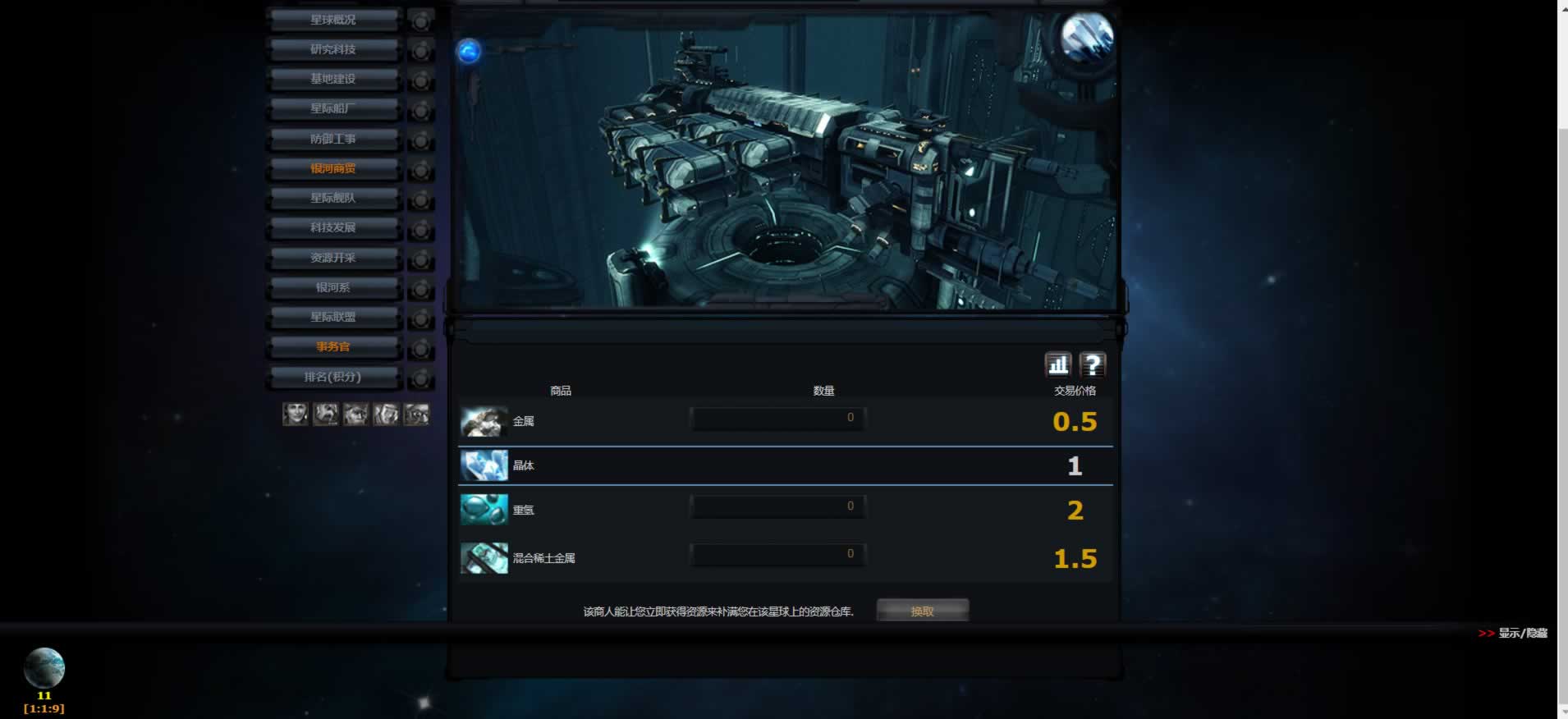This screenshot has width=1568, height=719.
Task: Open 基地建设 base construction
Action: (x=333, y=79)
